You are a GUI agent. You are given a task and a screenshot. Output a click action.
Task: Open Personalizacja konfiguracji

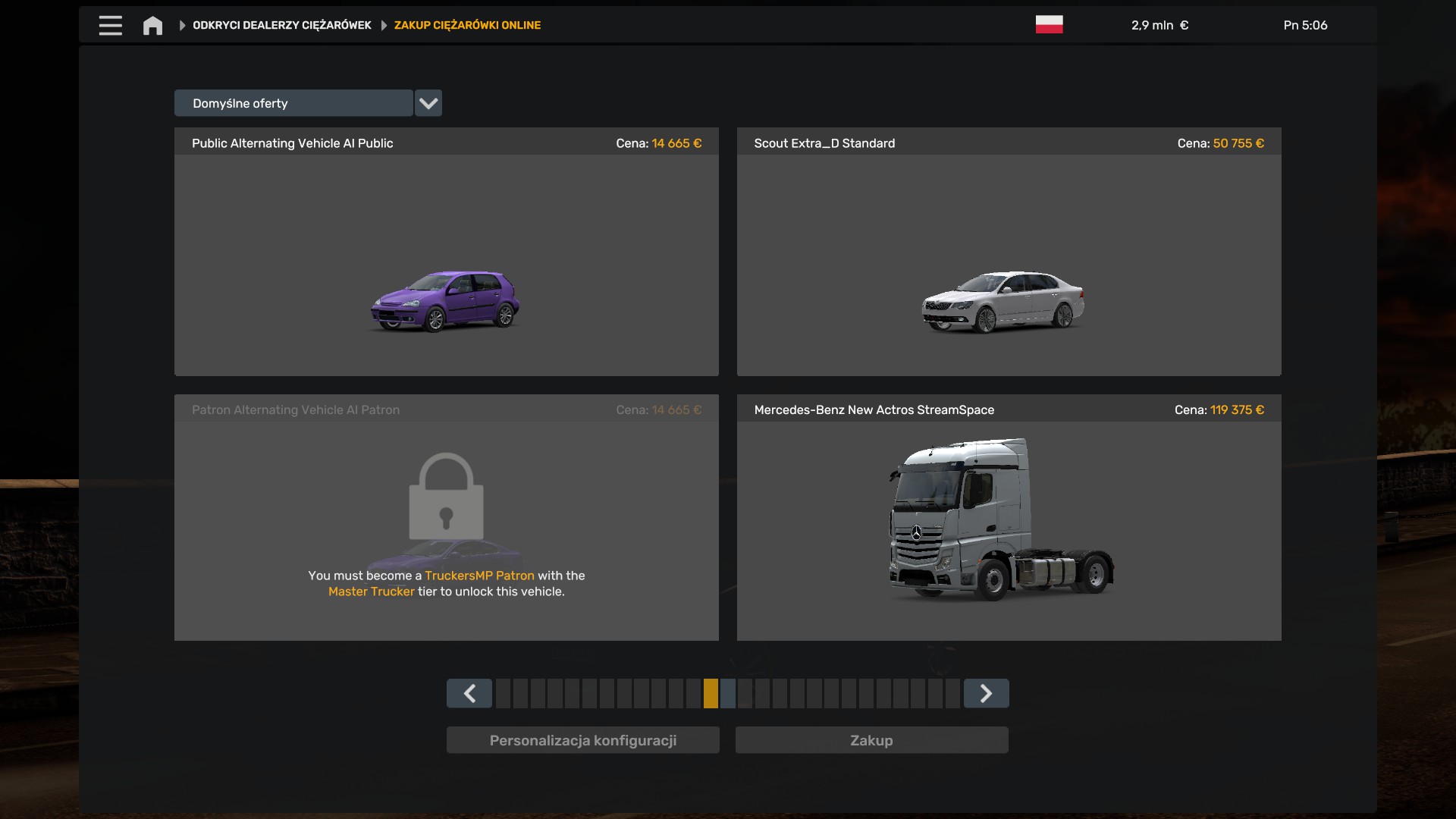(582, 740)
